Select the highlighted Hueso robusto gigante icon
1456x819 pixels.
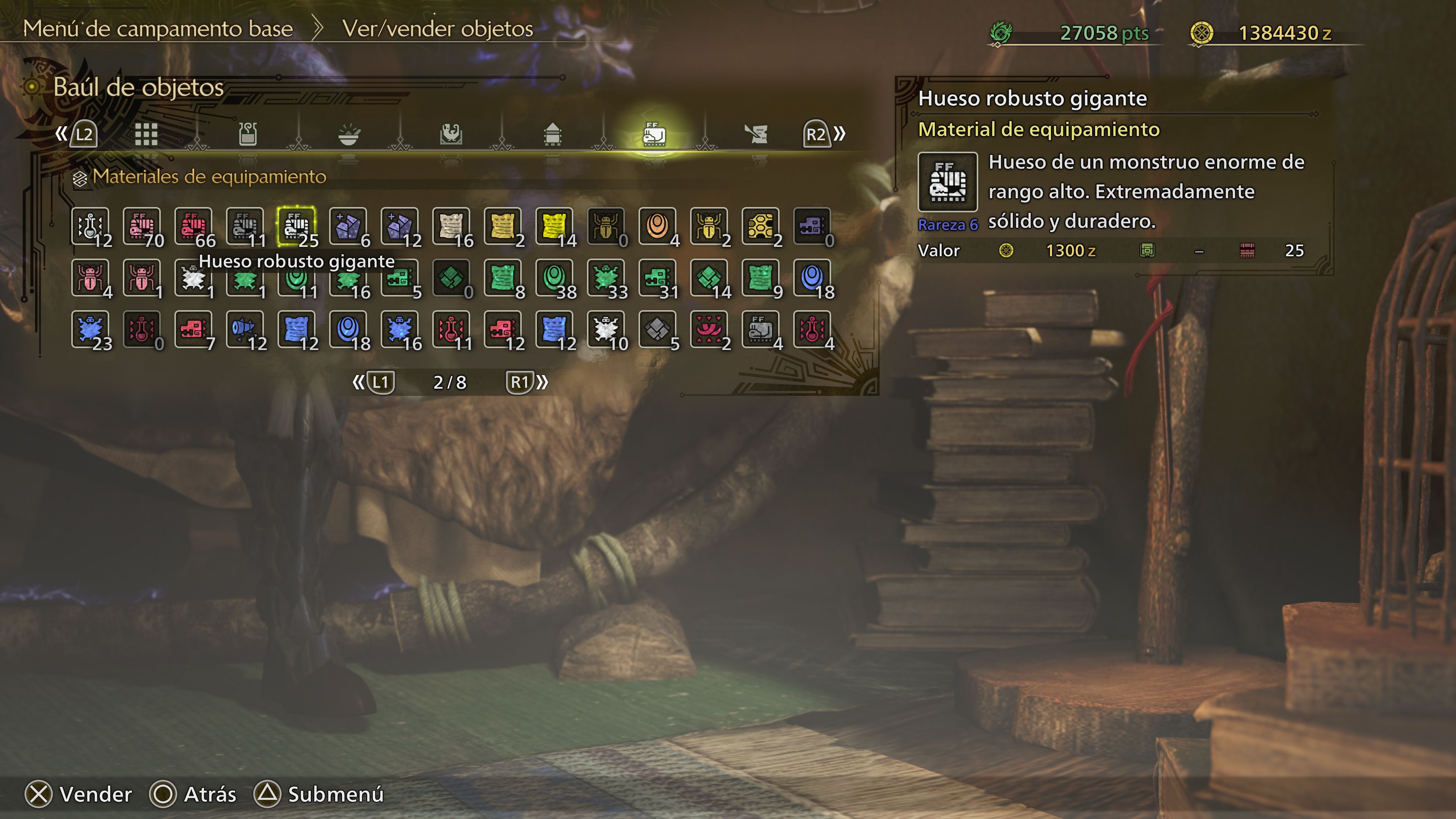(x=297, y=226)
